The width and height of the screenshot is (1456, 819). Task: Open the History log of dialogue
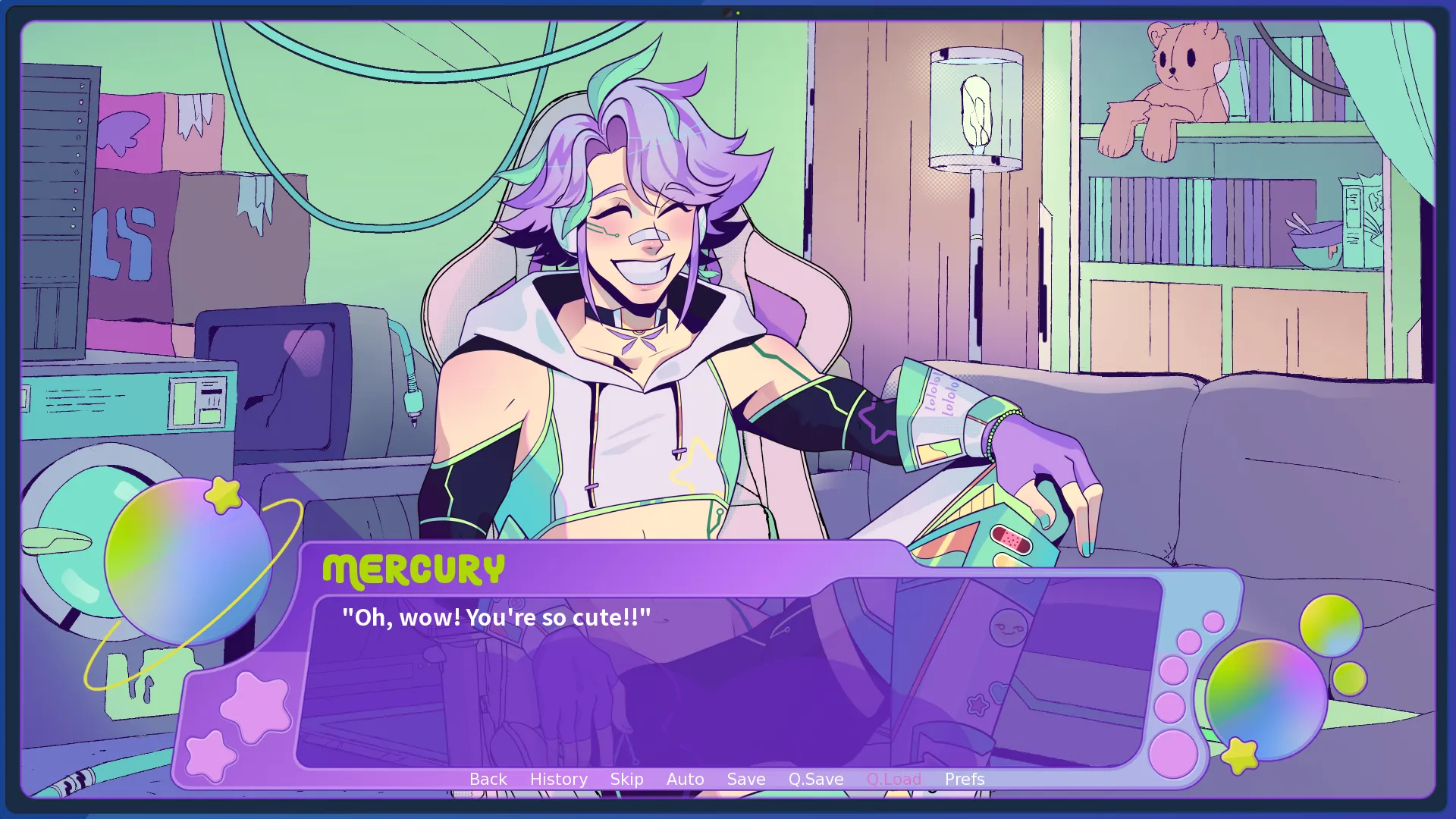(x=558, y=779)
